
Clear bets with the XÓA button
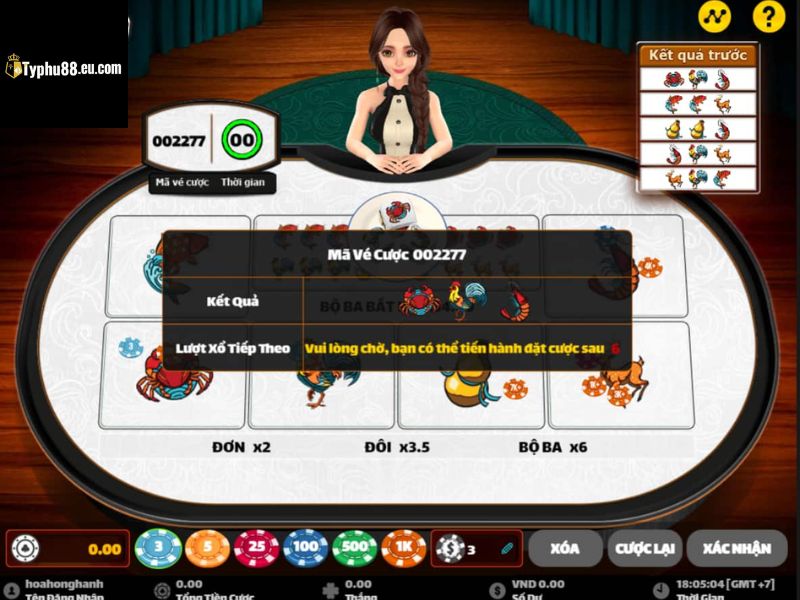[565, 548]
